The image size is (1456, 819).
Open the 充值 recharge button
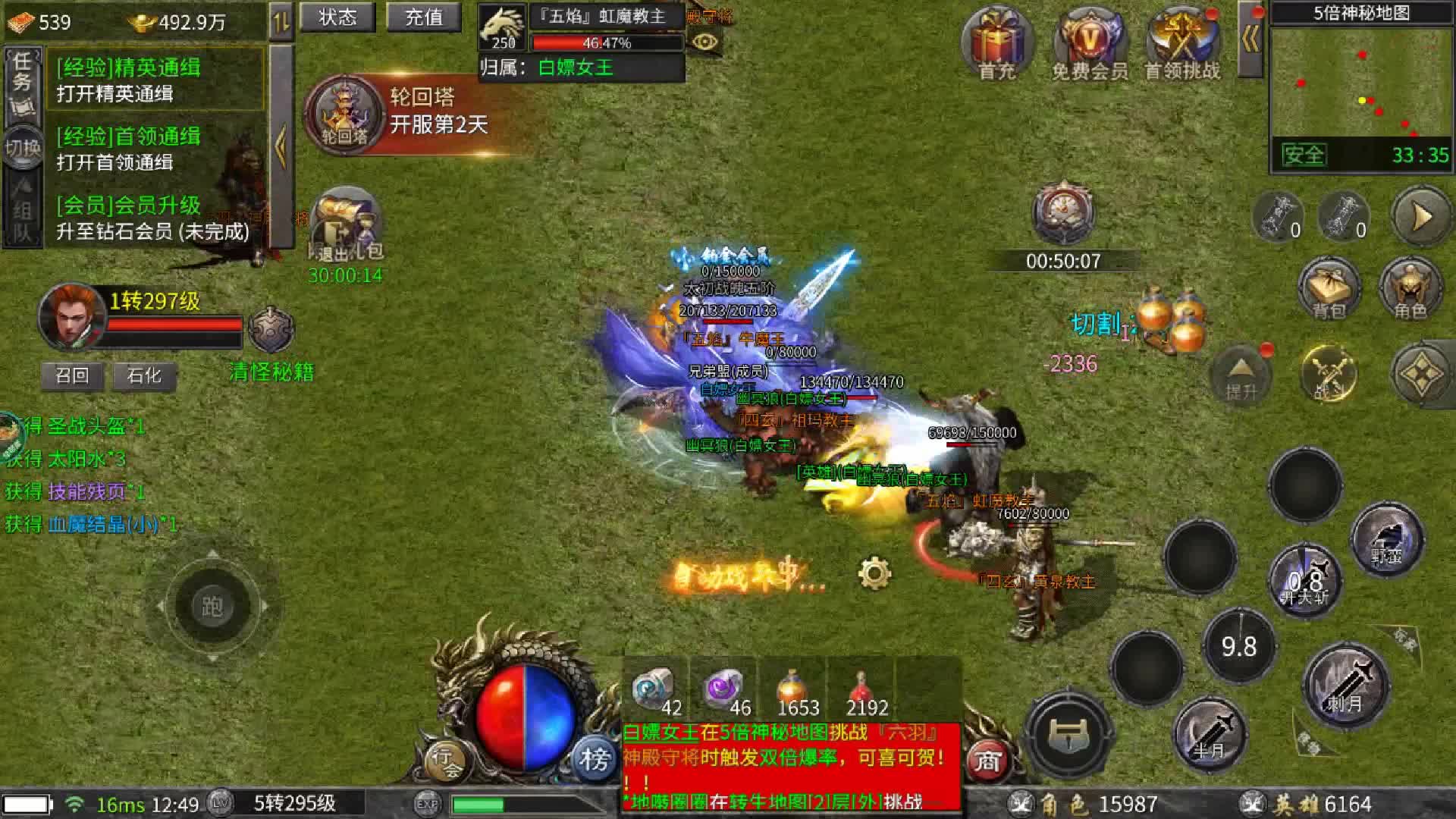coord(423,17)
